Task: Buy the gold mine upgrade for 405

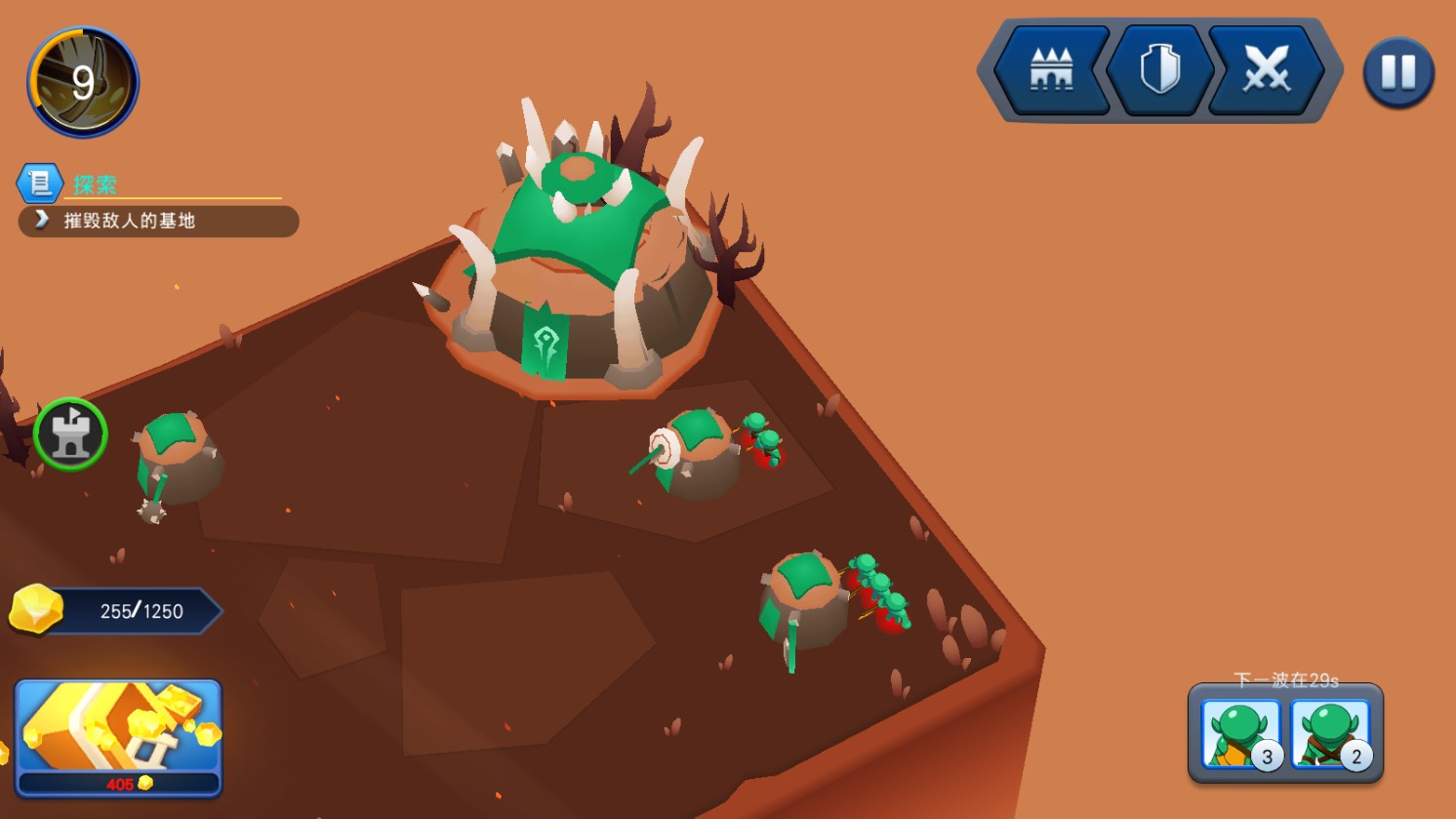Action: click(118, 738)
